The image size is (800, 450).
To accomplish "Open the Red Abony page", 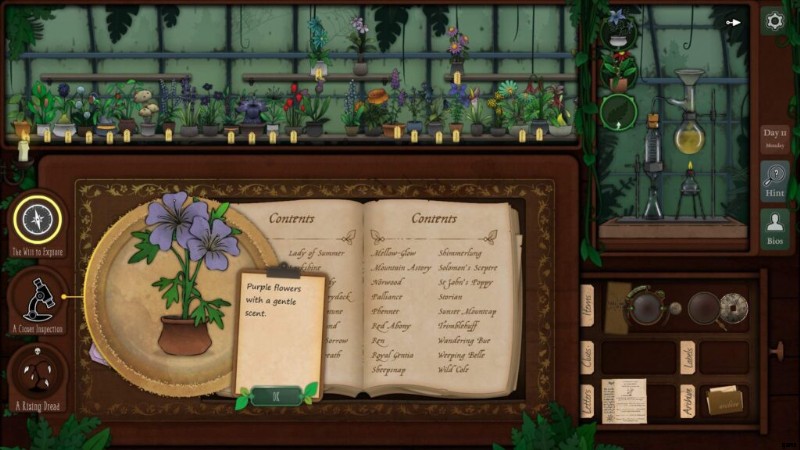I will pyautogui.click(x=393, y=325).
